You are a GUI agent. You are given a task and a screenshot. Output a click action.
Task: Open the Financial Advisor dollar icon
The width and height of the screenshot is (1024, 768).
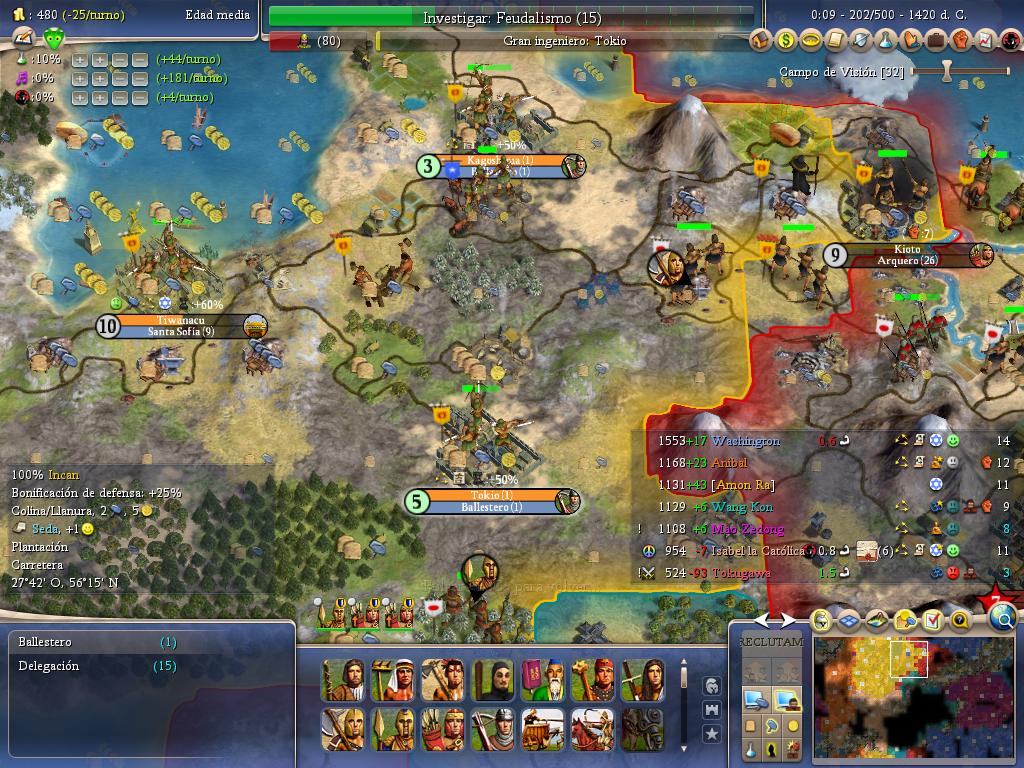[x=786, y=40]
